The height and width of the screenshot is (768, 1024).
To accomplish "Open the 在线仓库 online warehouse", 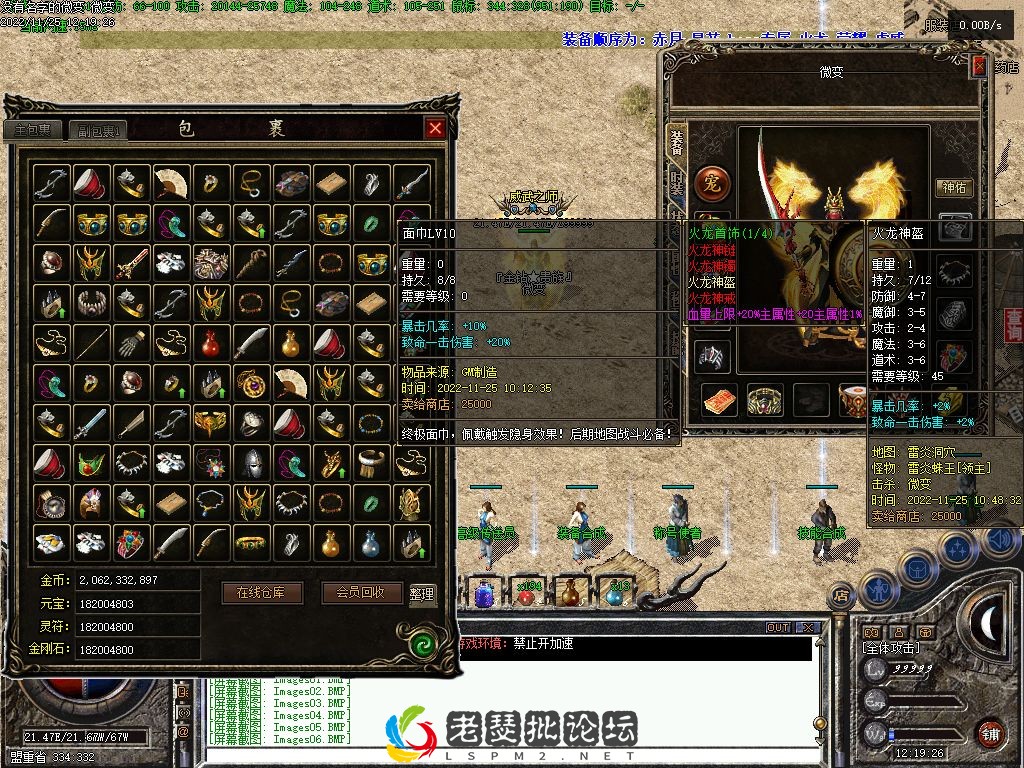I will coord(260,592).
